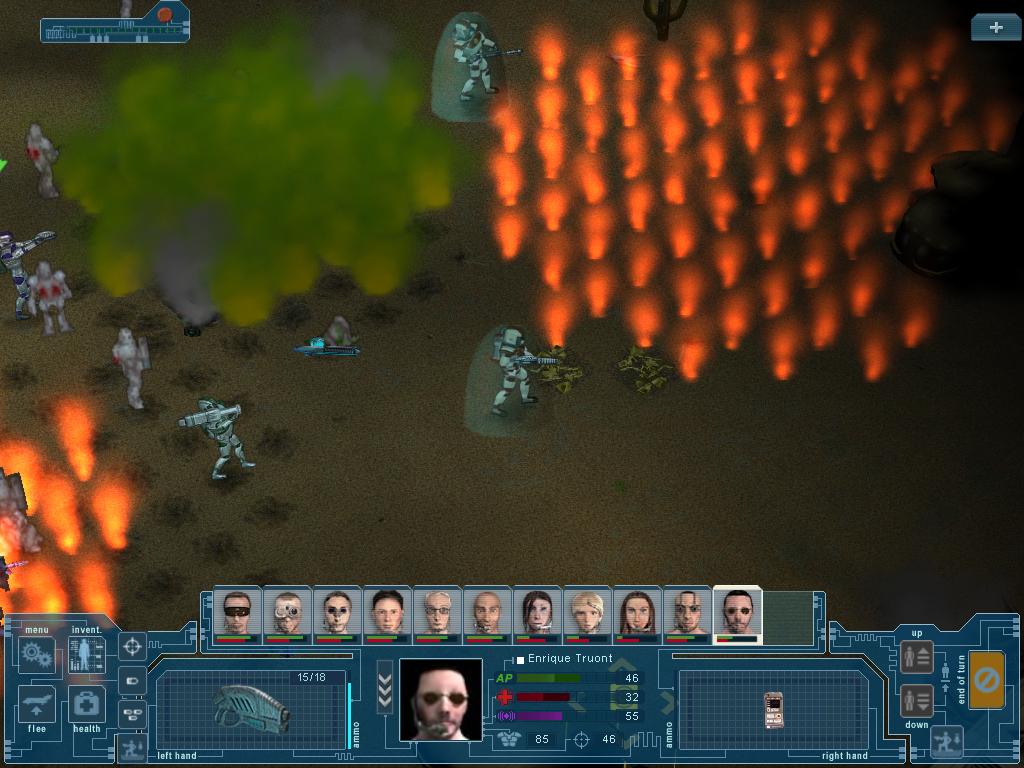Image resolution: width=1024 pixels, height=768 pixels.
Task: Select the right hand handheld device slot
Action: tap(772, 709)
